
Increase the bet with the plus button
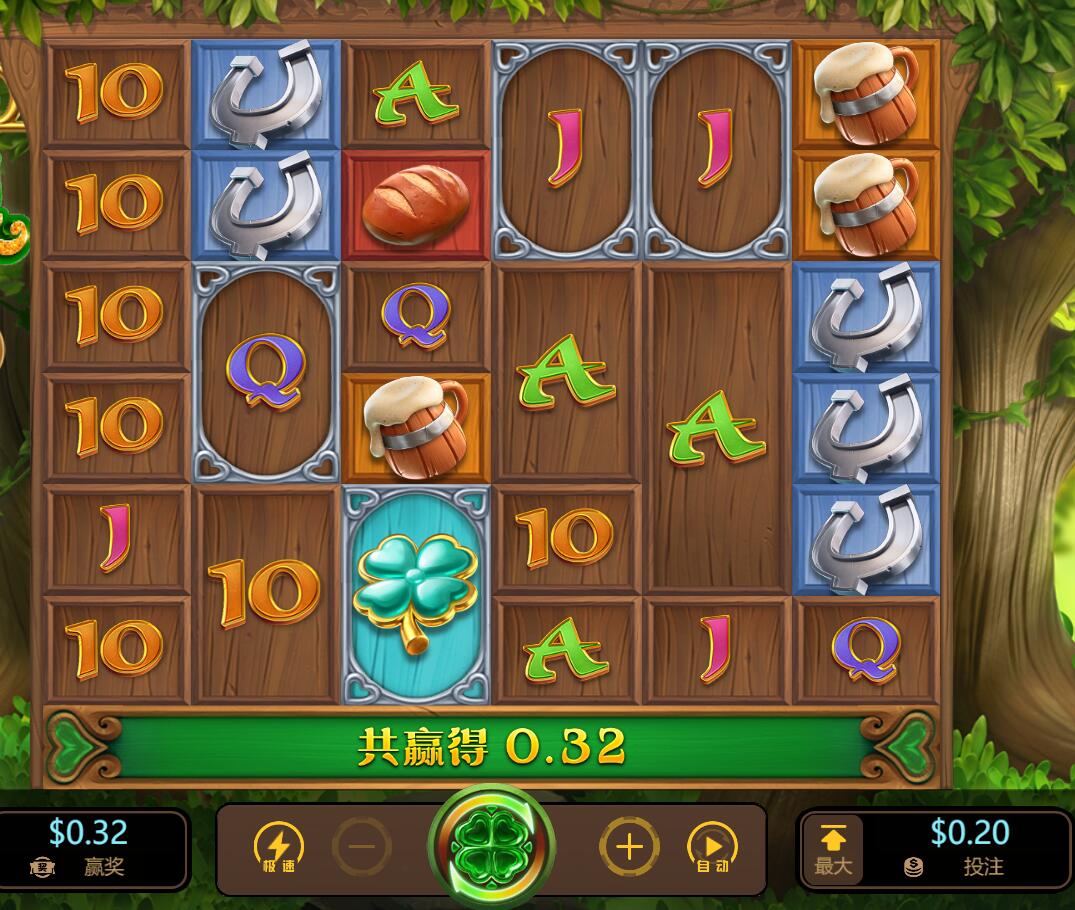(x=629, y=848)
